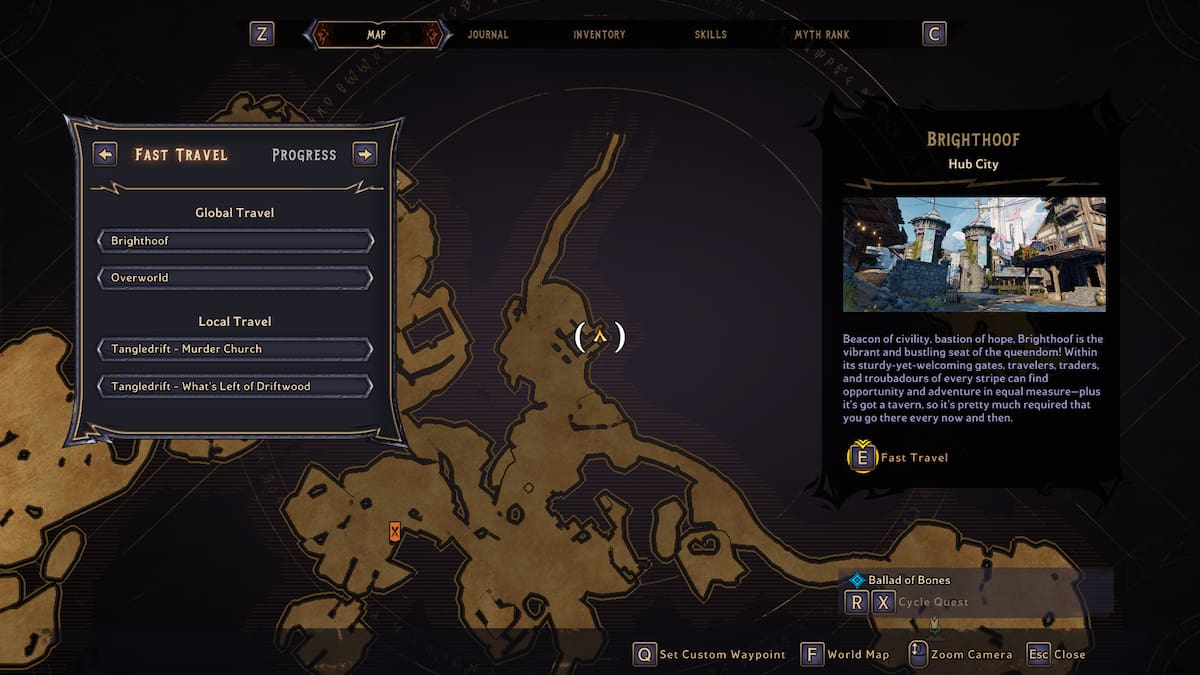Select Overworld fast travel destination
Viewport: 1200px width, 675px height.
(235, 277)
